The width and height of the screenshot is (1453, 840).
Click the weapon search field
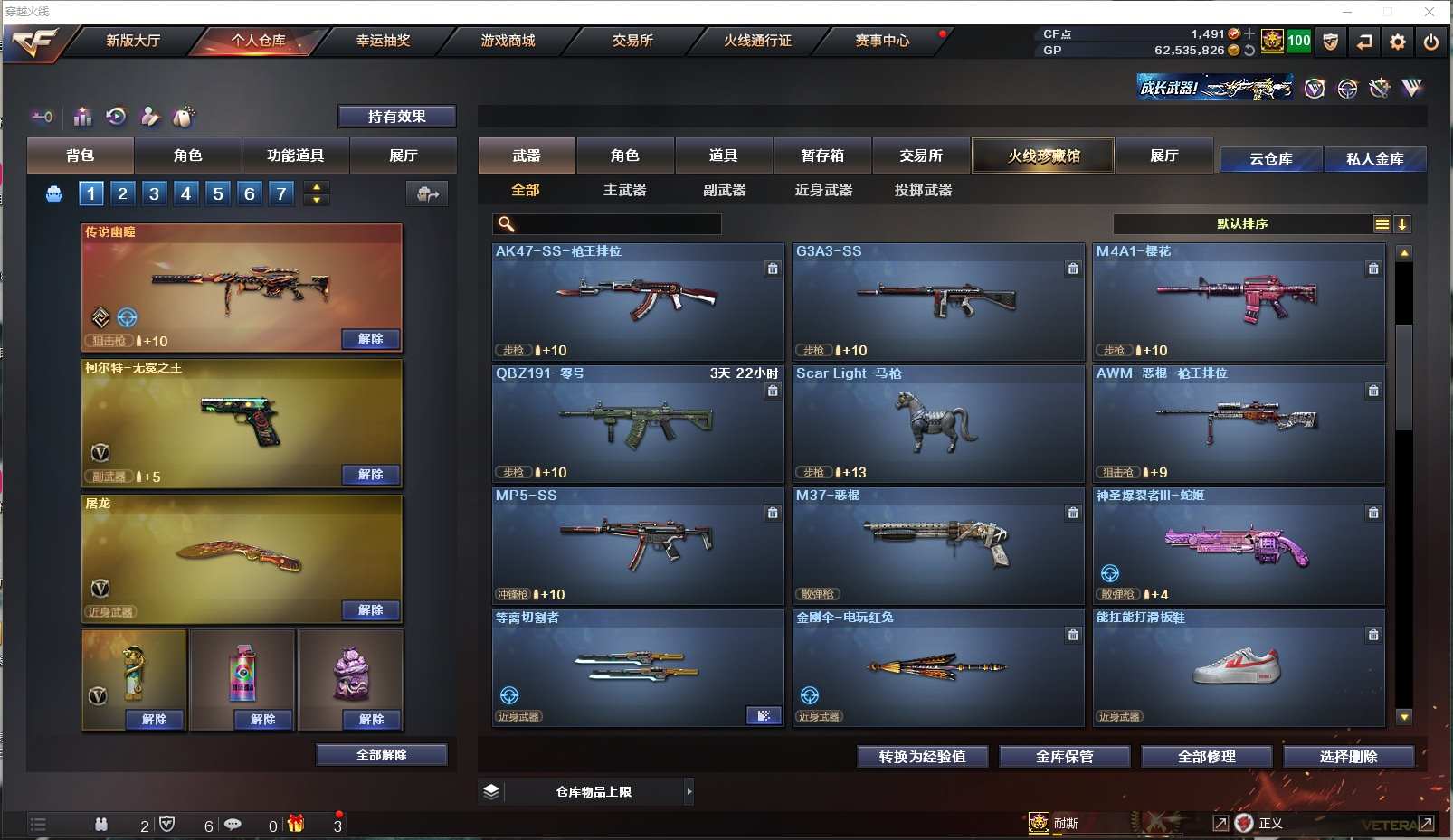[x=615, y=224]
